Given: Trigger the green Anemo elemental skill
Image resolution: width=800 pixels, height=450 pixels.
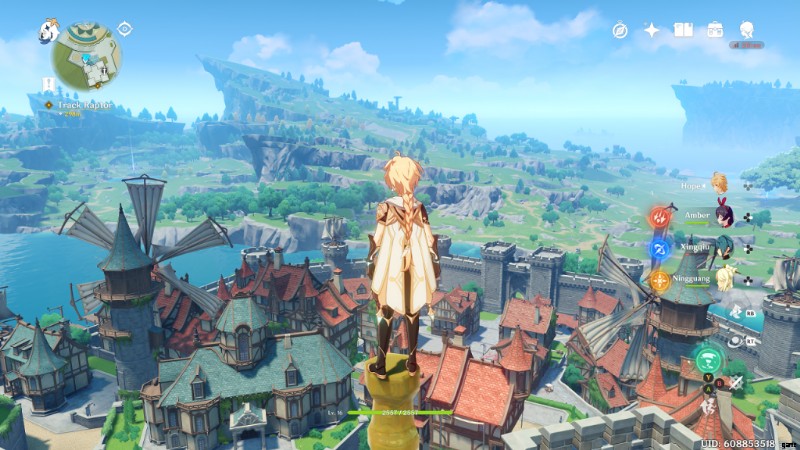Looking at the screenshot, I should 707,357.
